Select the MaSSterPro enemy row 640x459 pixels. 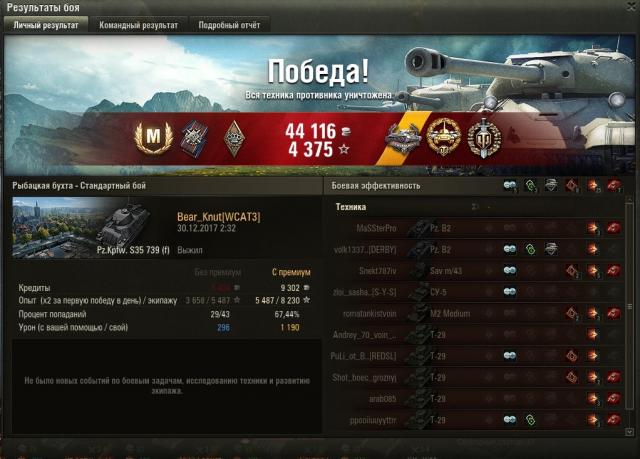pos(480,229)
